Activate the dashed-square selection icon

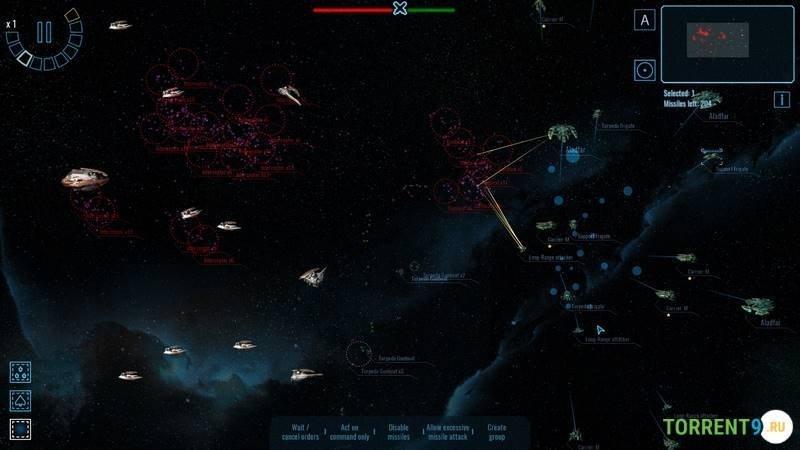coord(20,429)
